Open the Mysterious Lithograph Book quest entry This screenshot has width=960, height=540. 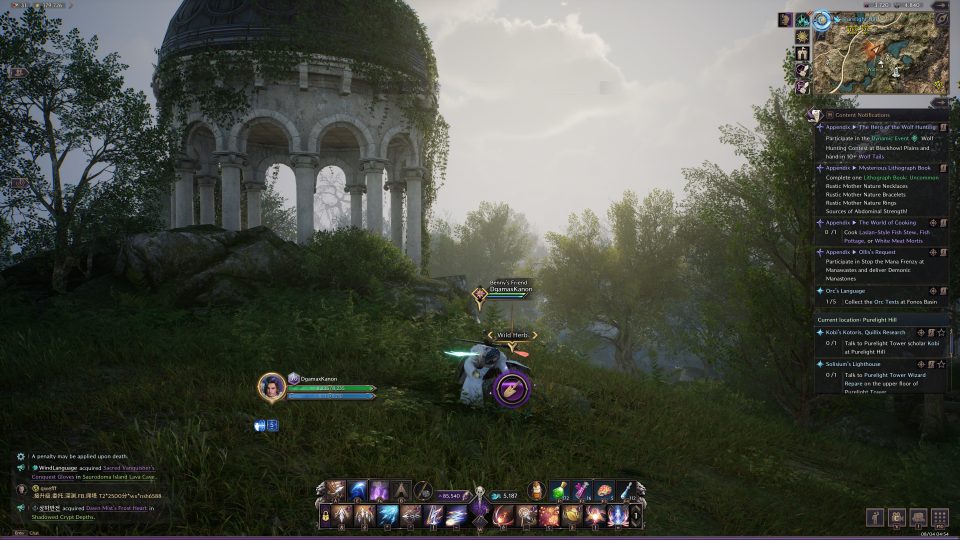pyautogui.click(x=880, y=168)
